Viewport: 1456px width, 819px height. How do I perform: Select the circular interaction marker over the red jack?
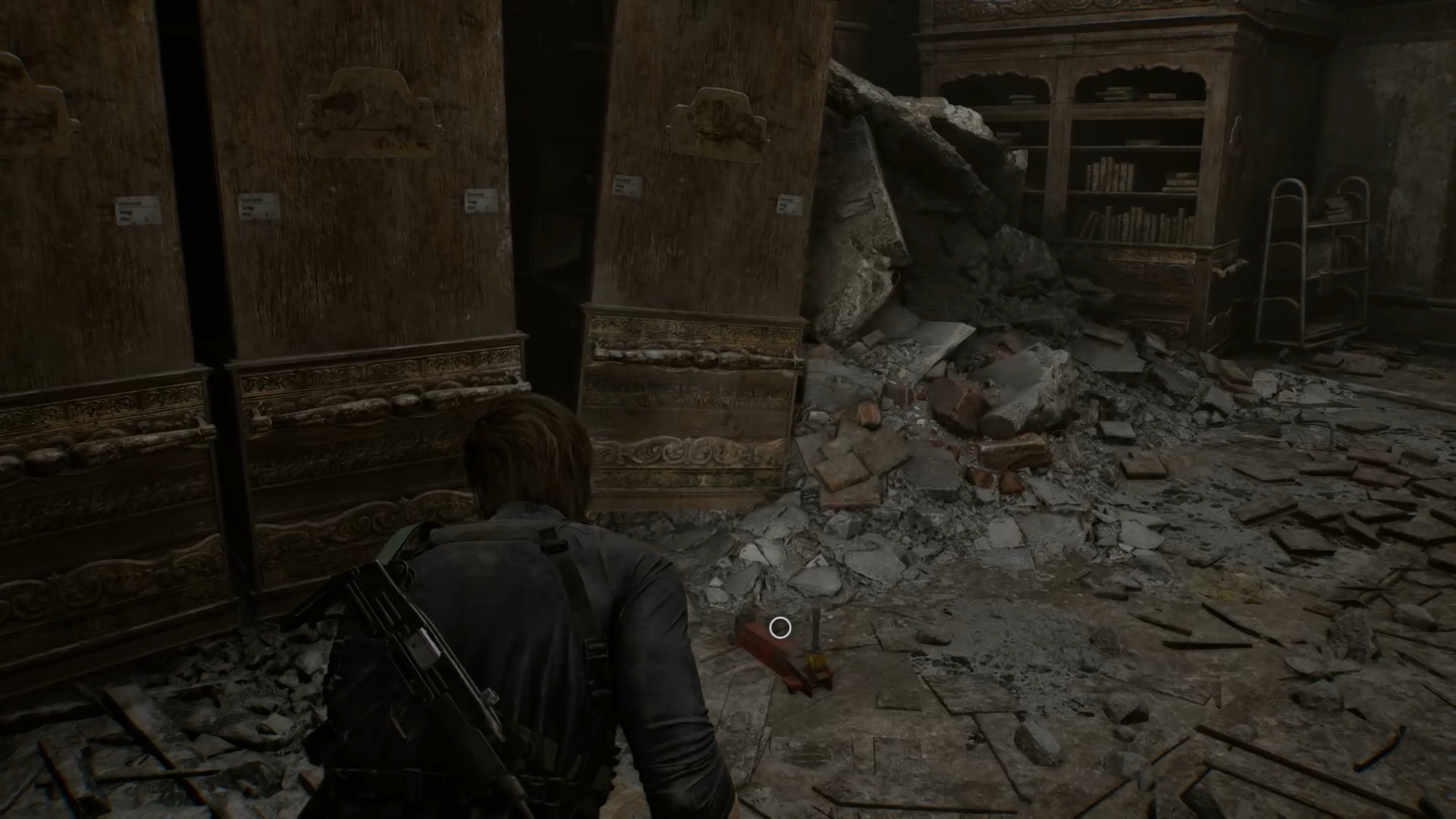pyautogui.click(x=780, y=628)
